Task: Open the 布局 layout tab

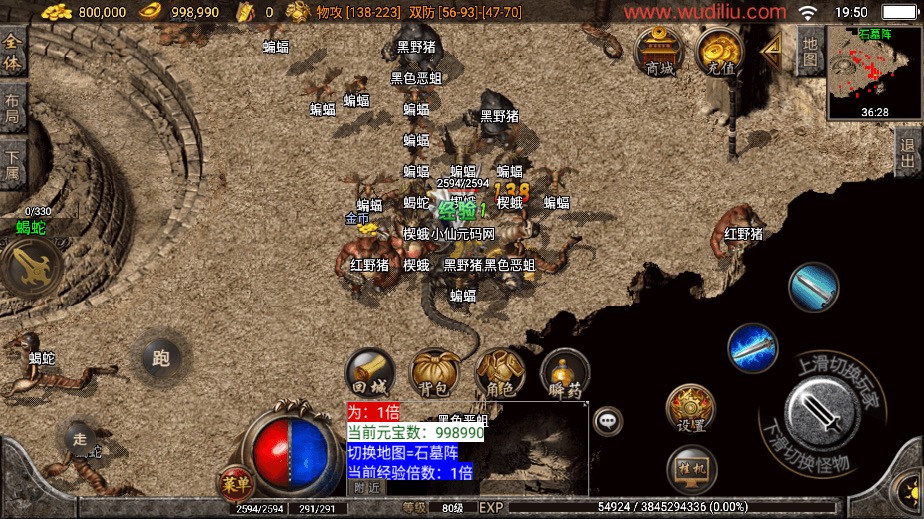Action: tap(12, 108)
